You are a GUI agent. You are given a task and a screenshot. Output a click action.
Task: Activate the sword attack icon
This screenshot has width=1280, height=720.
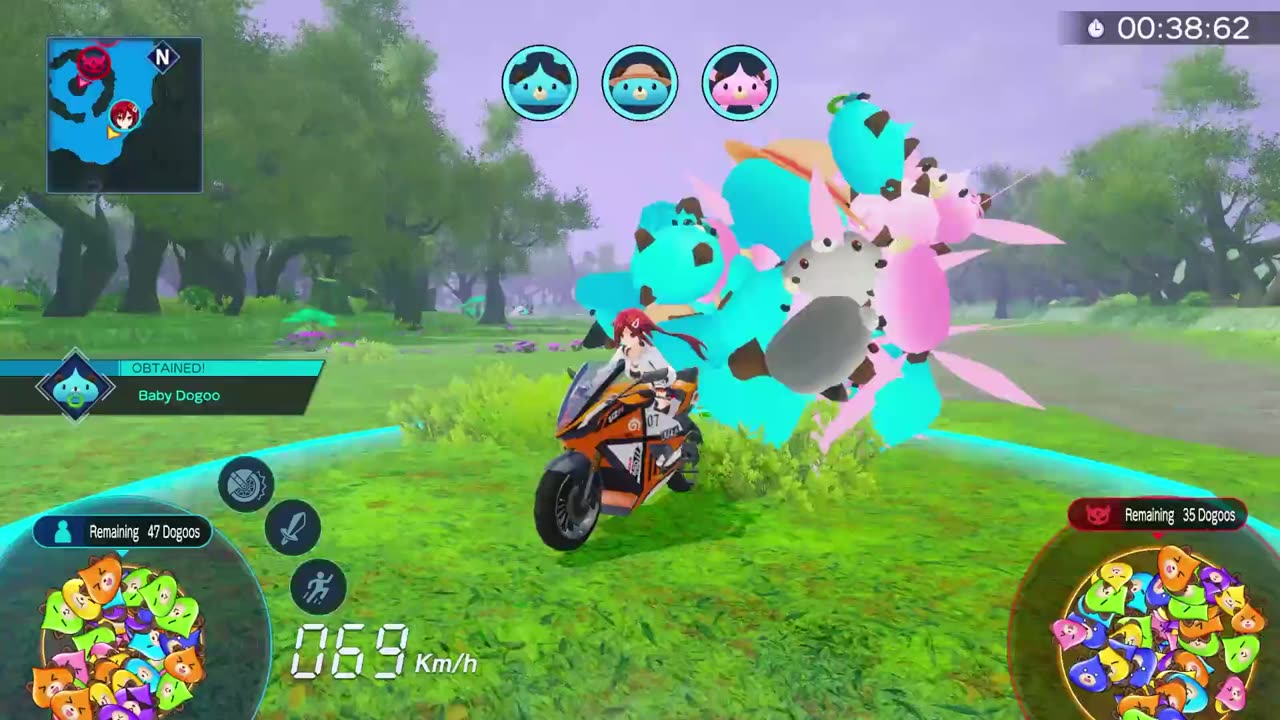point(293,528)
